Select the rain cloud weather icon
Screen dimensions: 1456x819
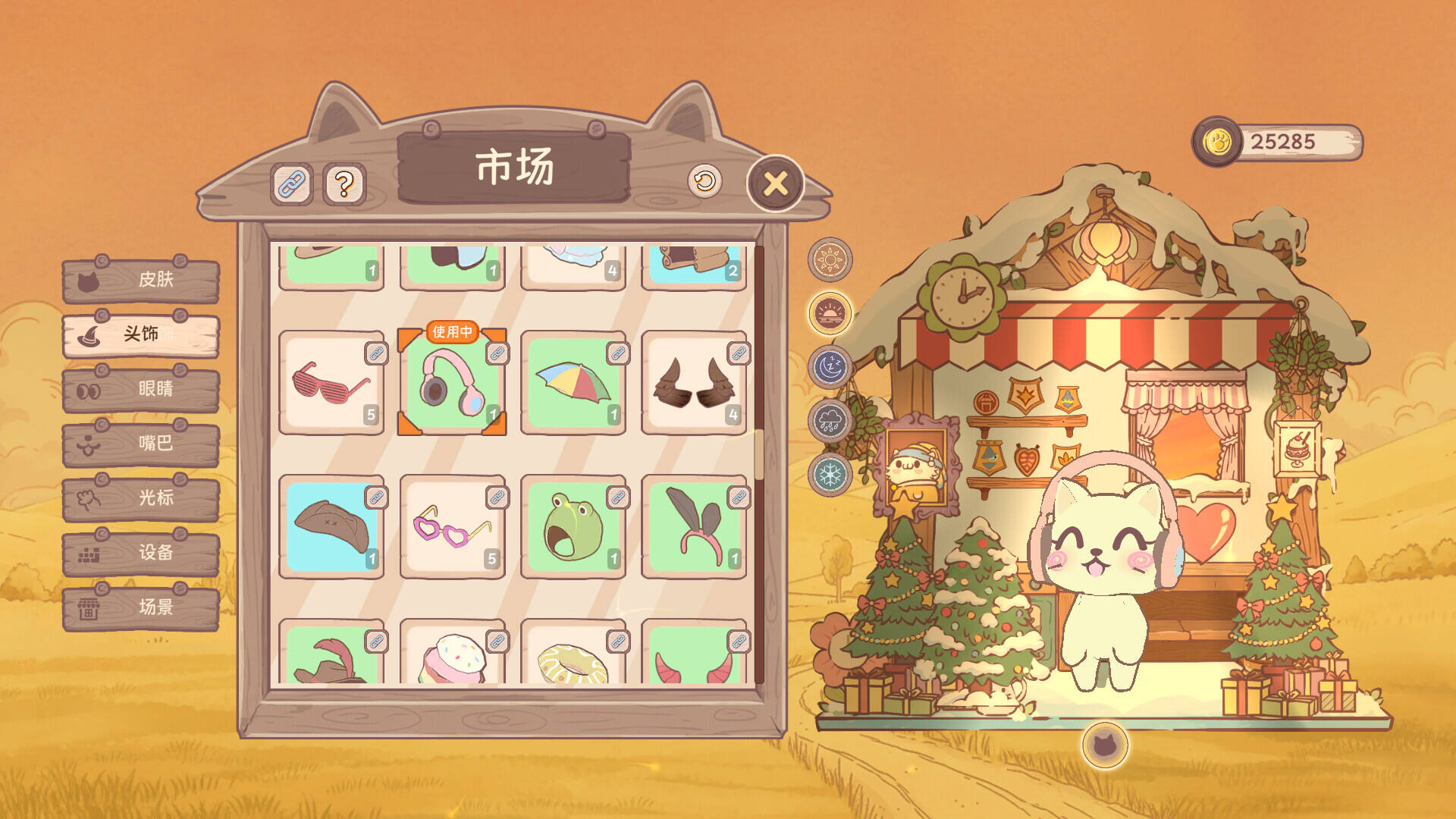click(831, 422)
